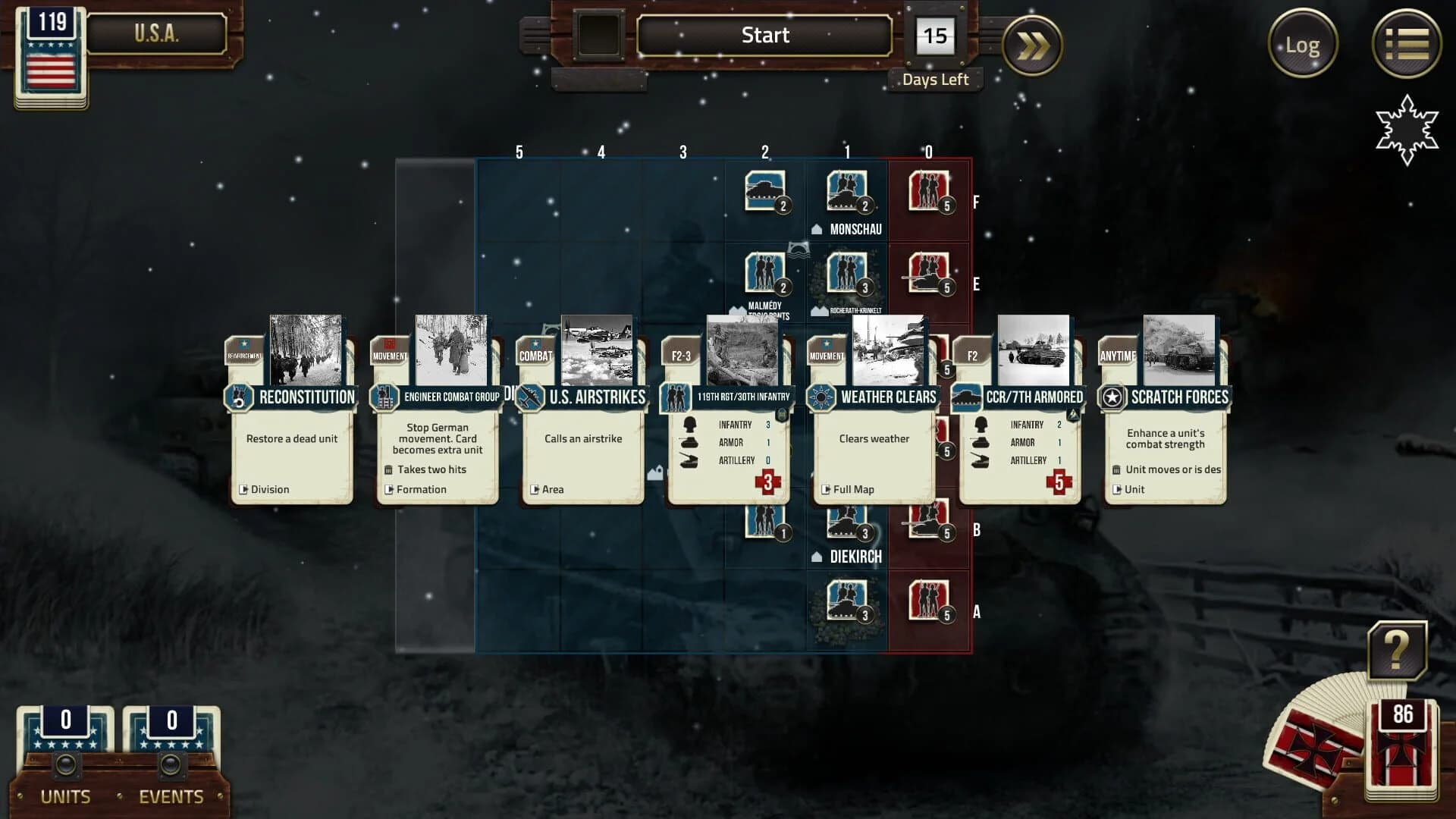Select the CCR/7th Armored card
Image resolution: width=1456 pixels, height=819 pixels.
[x=1020, y=447]
